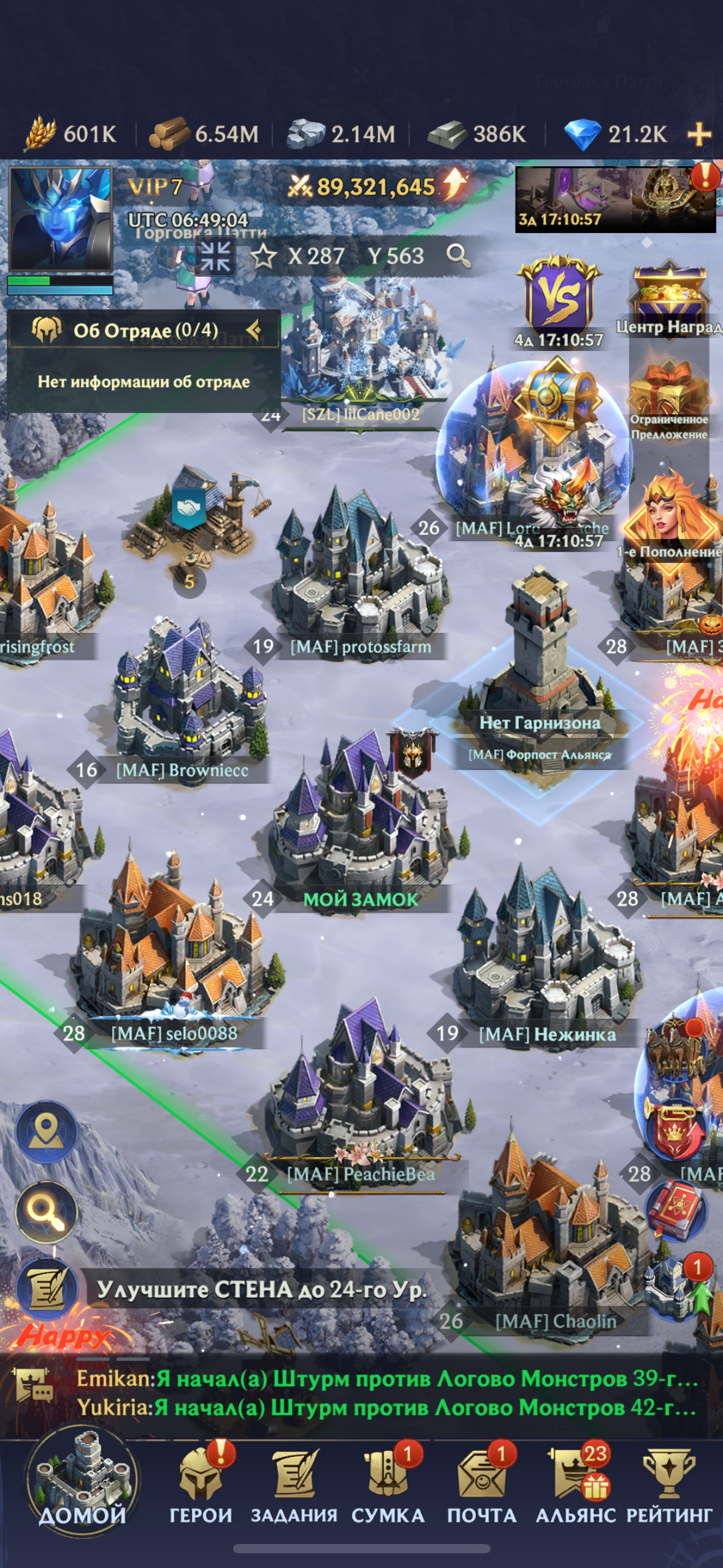Open the player avatar profile
The image size is (723, 1568).
point(60,219)
